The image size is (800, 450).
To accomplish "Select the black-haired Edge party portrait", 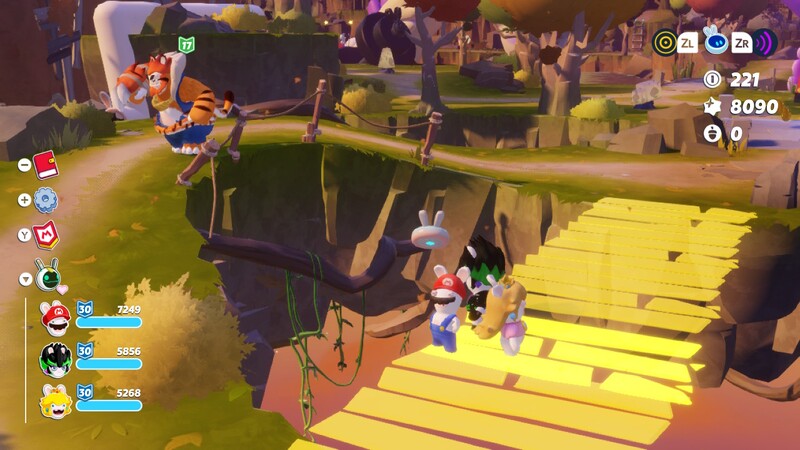I will coord(55,359).
